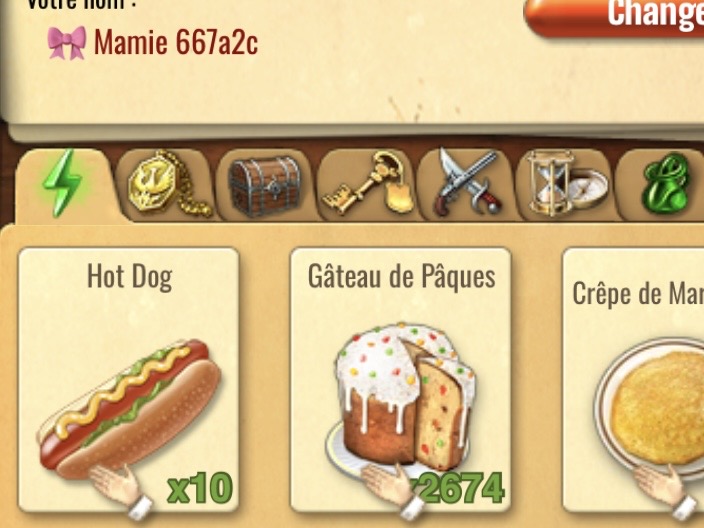The image size is (704, 528).
Task: Open the hourglass and compass tab
Action: [563, 184]
